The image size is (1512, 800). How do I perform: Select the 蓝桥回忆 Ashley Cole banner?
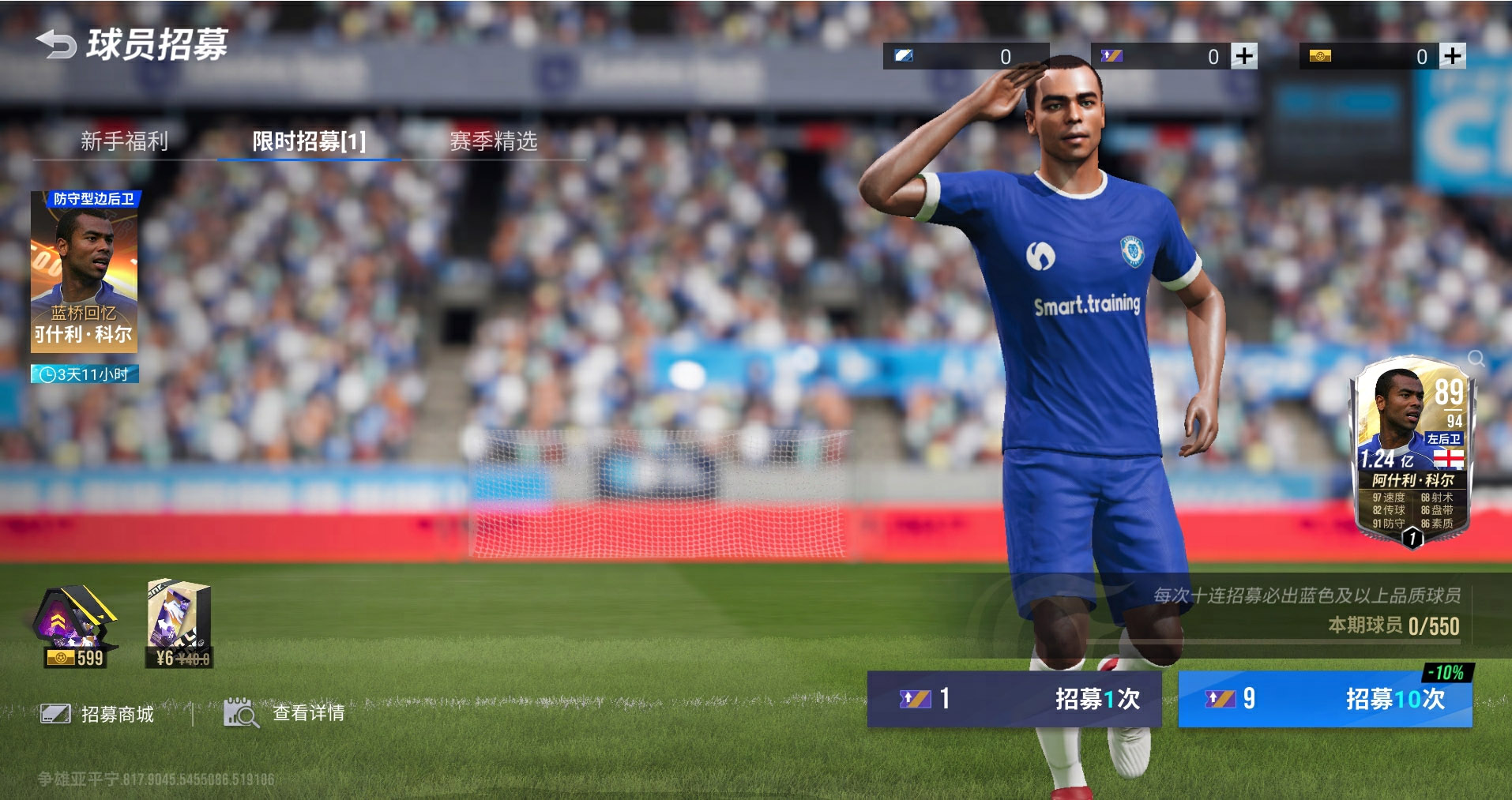(x=85, y=272)
